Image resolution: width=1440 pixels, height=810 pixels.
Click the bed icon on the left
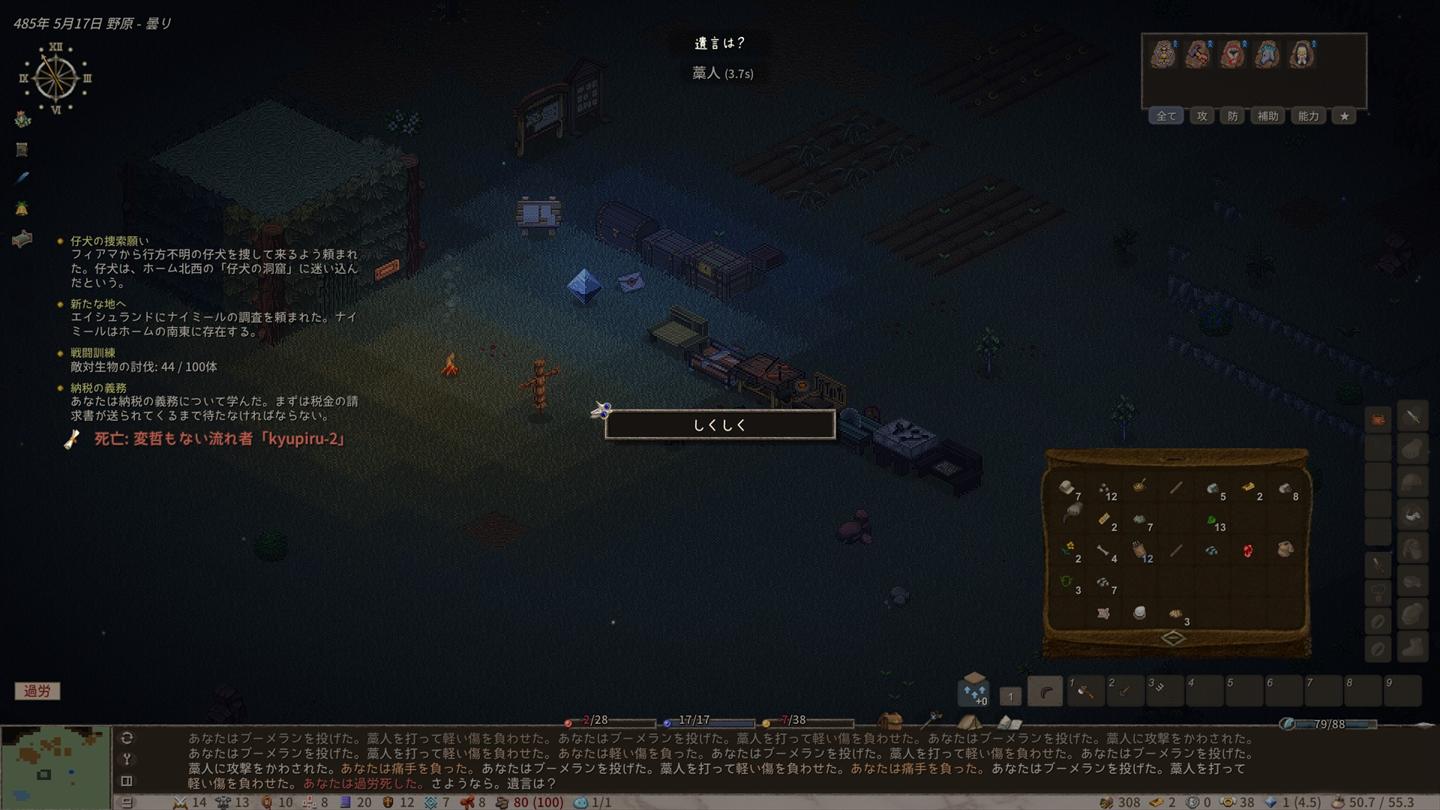tap(22, 239)
